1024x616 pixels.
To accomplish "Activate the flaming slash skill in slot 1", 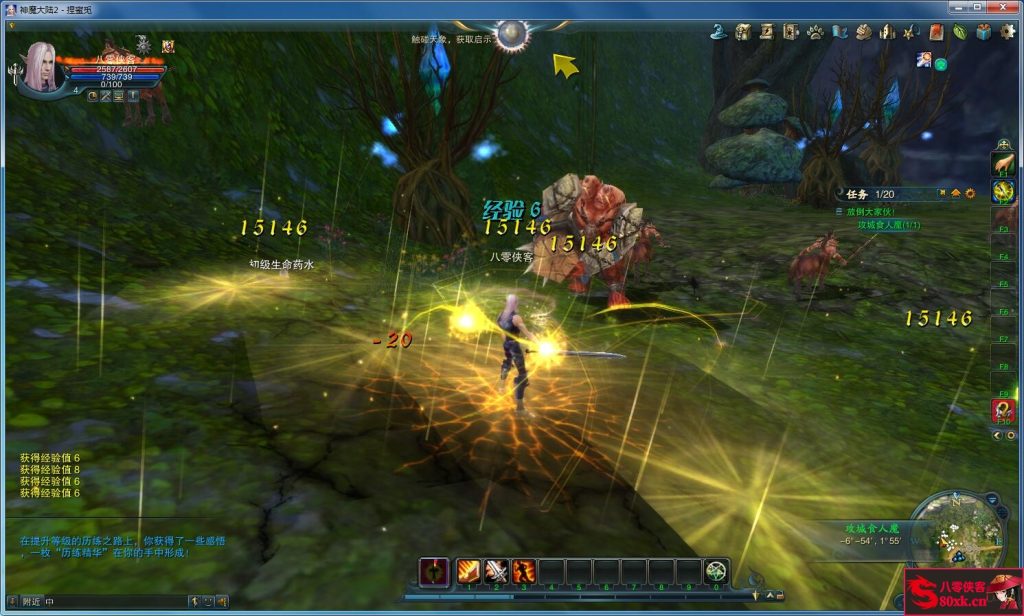I will [468, 571].
